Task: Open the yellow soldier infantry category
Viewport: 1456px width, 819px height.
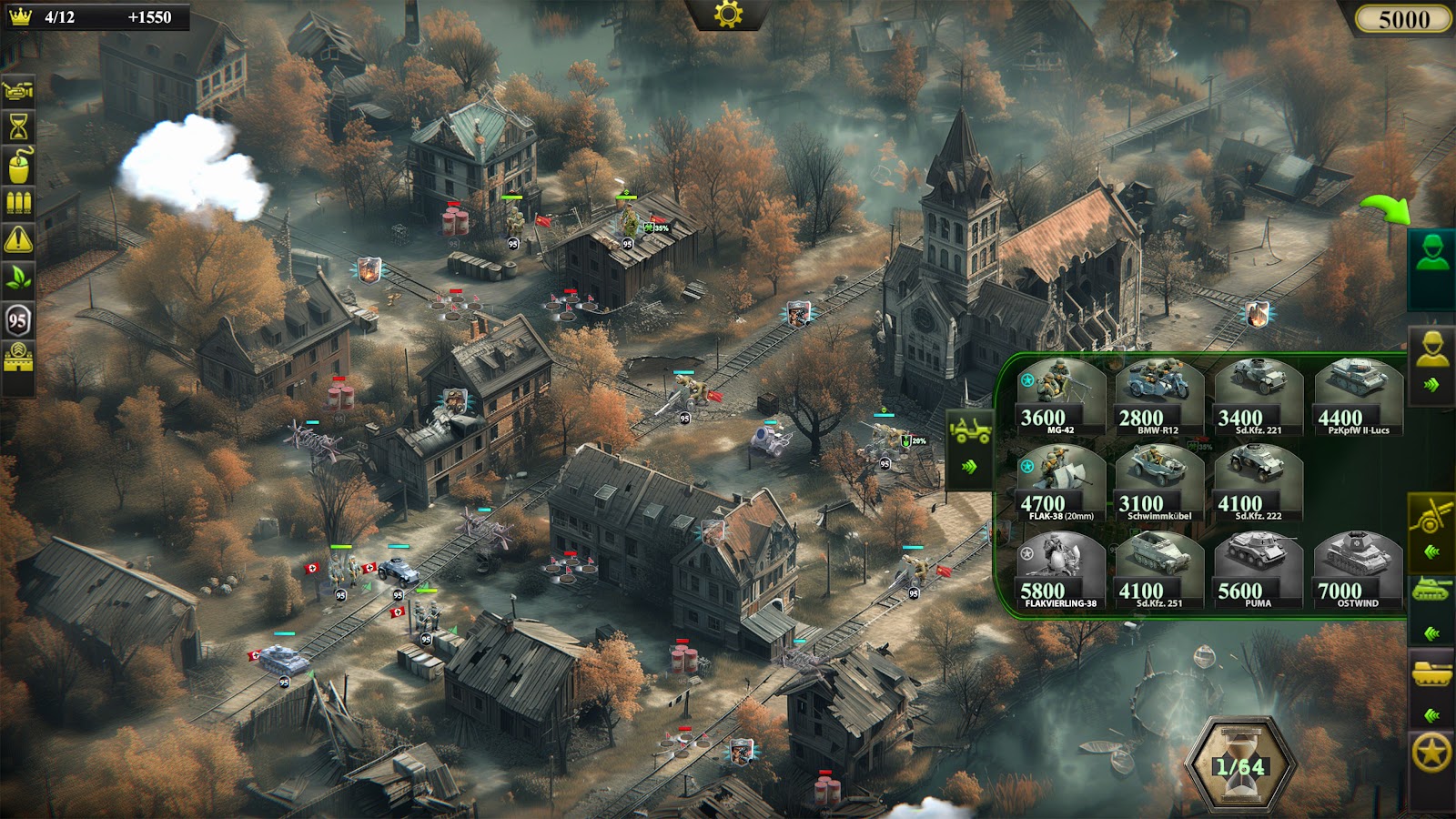Action: (1431, 350)
